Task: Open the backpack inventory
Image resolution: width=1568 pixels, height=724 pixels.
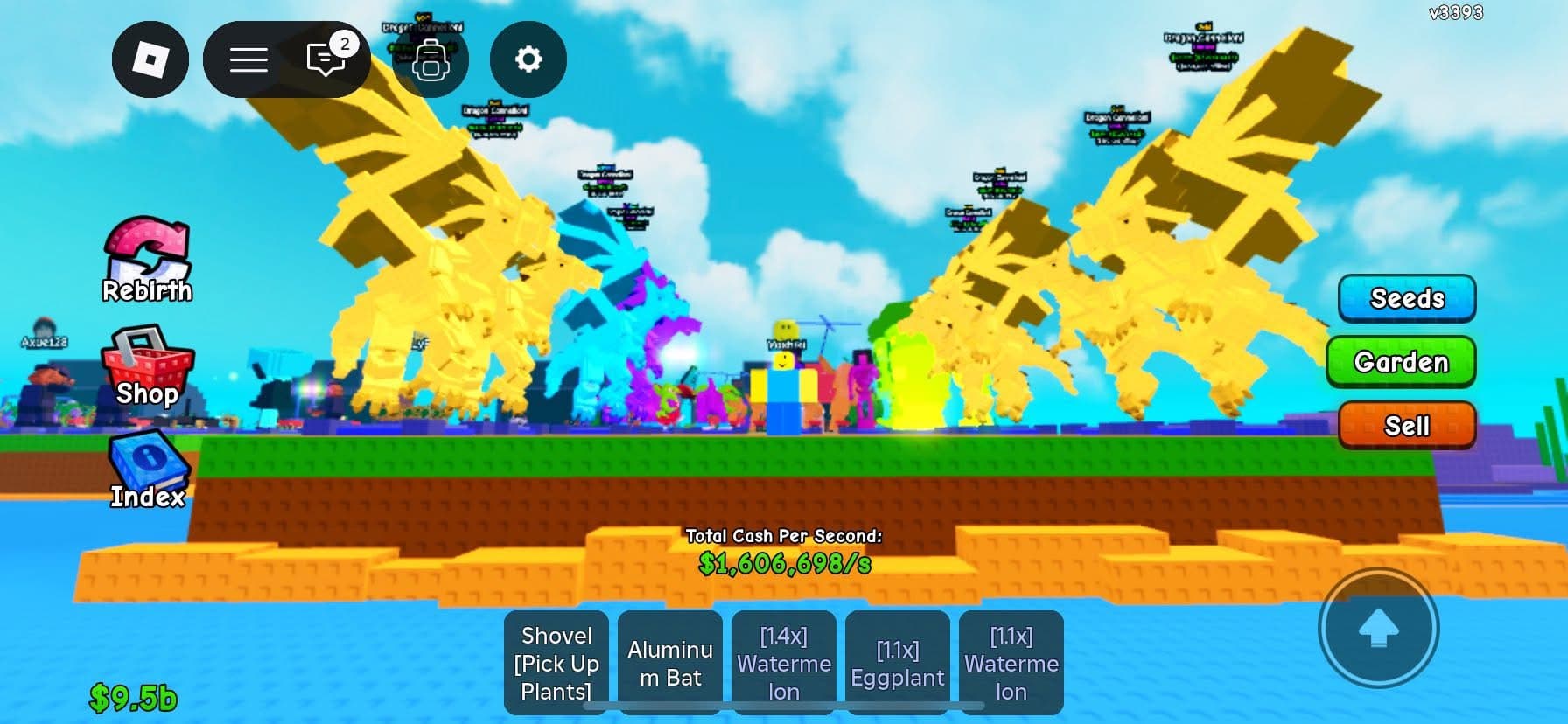Action: [x=430, y=59]
